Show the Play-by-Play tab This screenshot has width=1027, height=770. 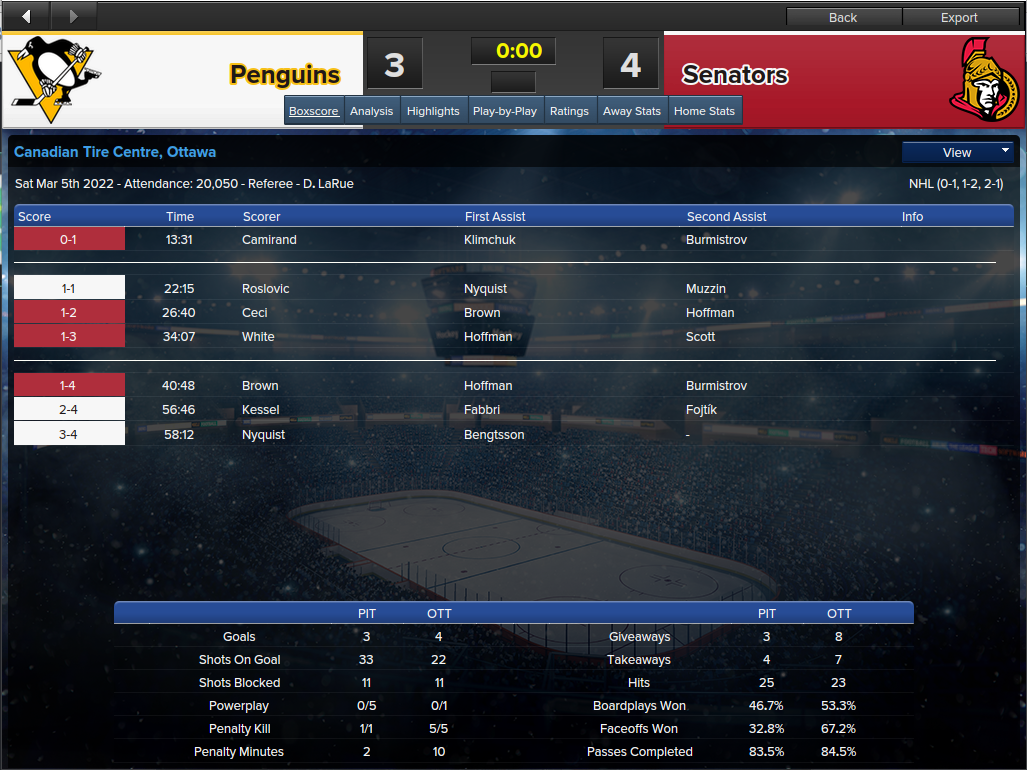[x=505, y=111]
